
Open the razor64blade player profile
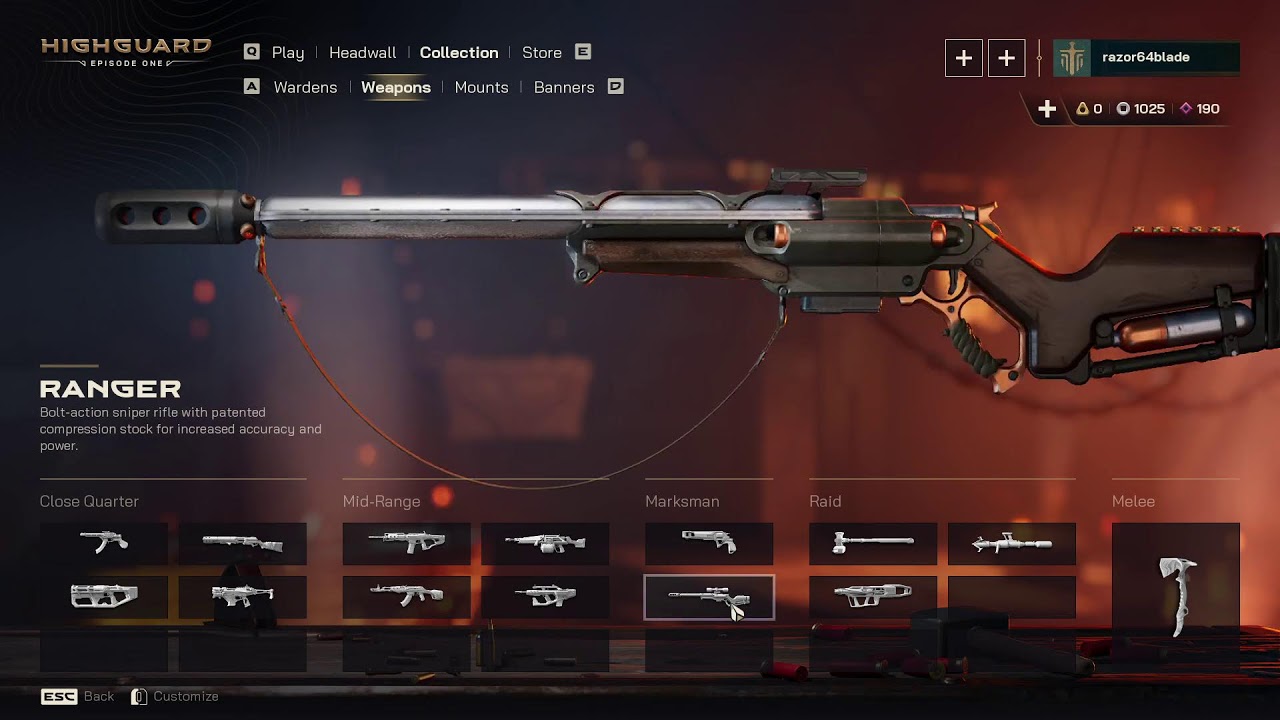tap(1146, 58)
